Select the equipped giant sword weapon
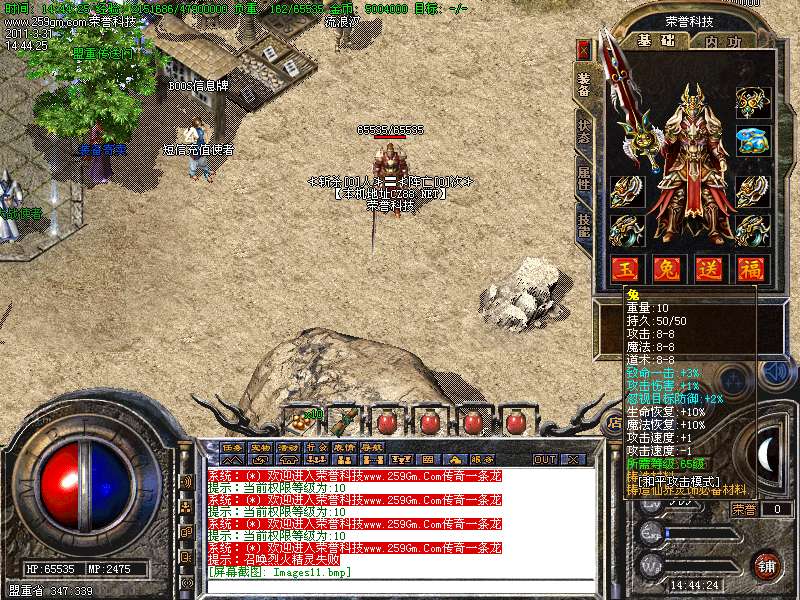The height and width of the screenshot is (600, 800). point(636,115)
